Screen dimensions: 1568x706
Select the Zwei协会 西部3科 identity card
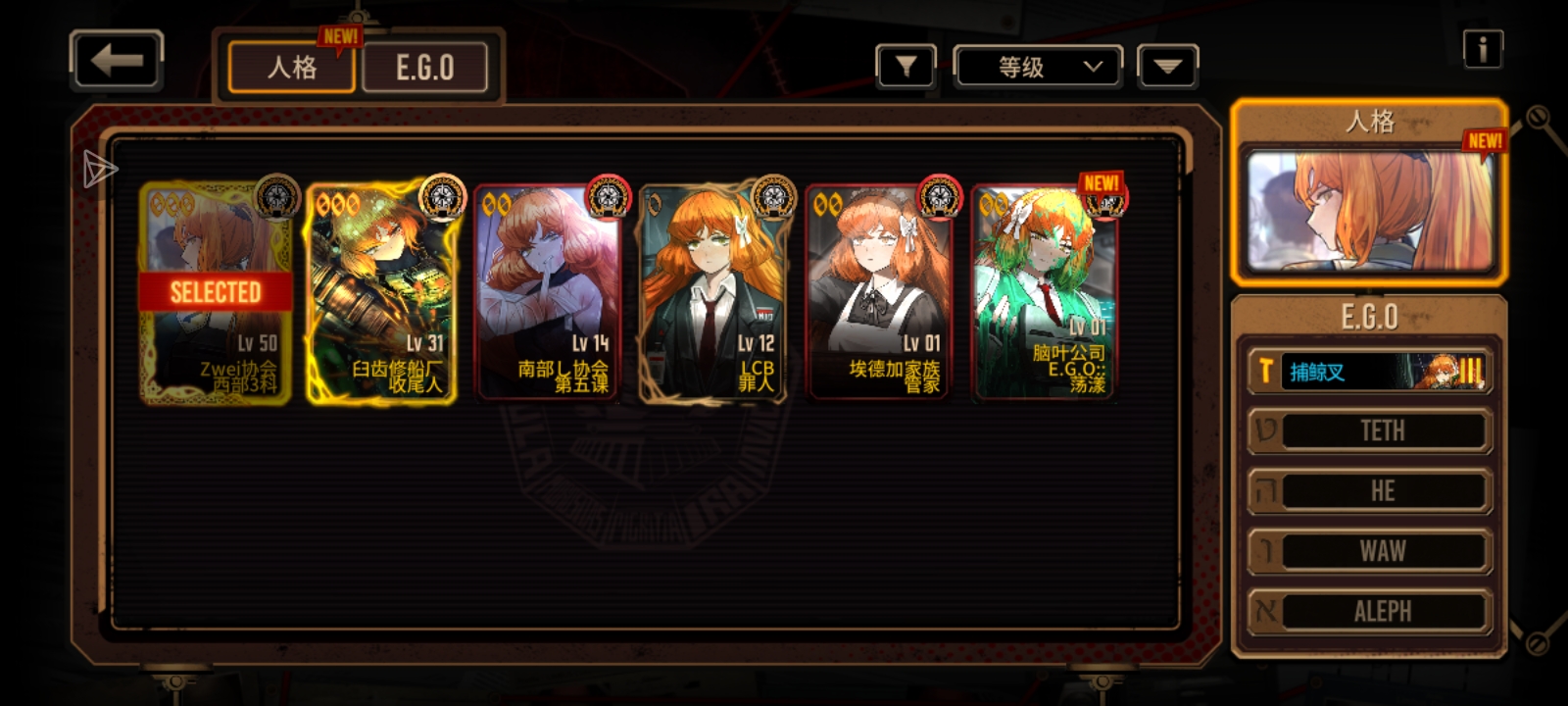pyautogui.click(x=216, y=292)
